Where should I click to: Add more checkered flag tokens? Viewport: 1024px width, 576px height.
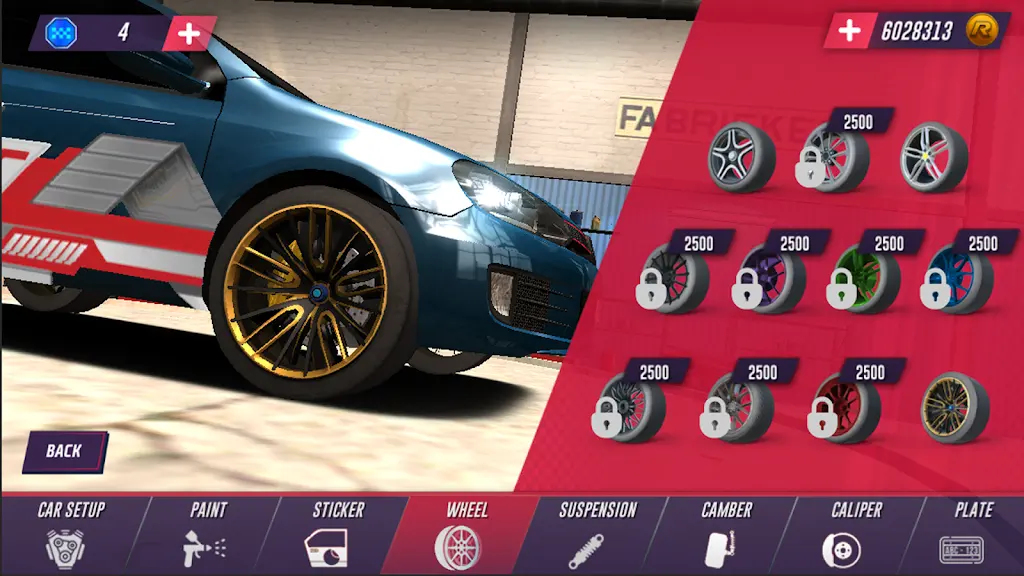tap(188, 33)
